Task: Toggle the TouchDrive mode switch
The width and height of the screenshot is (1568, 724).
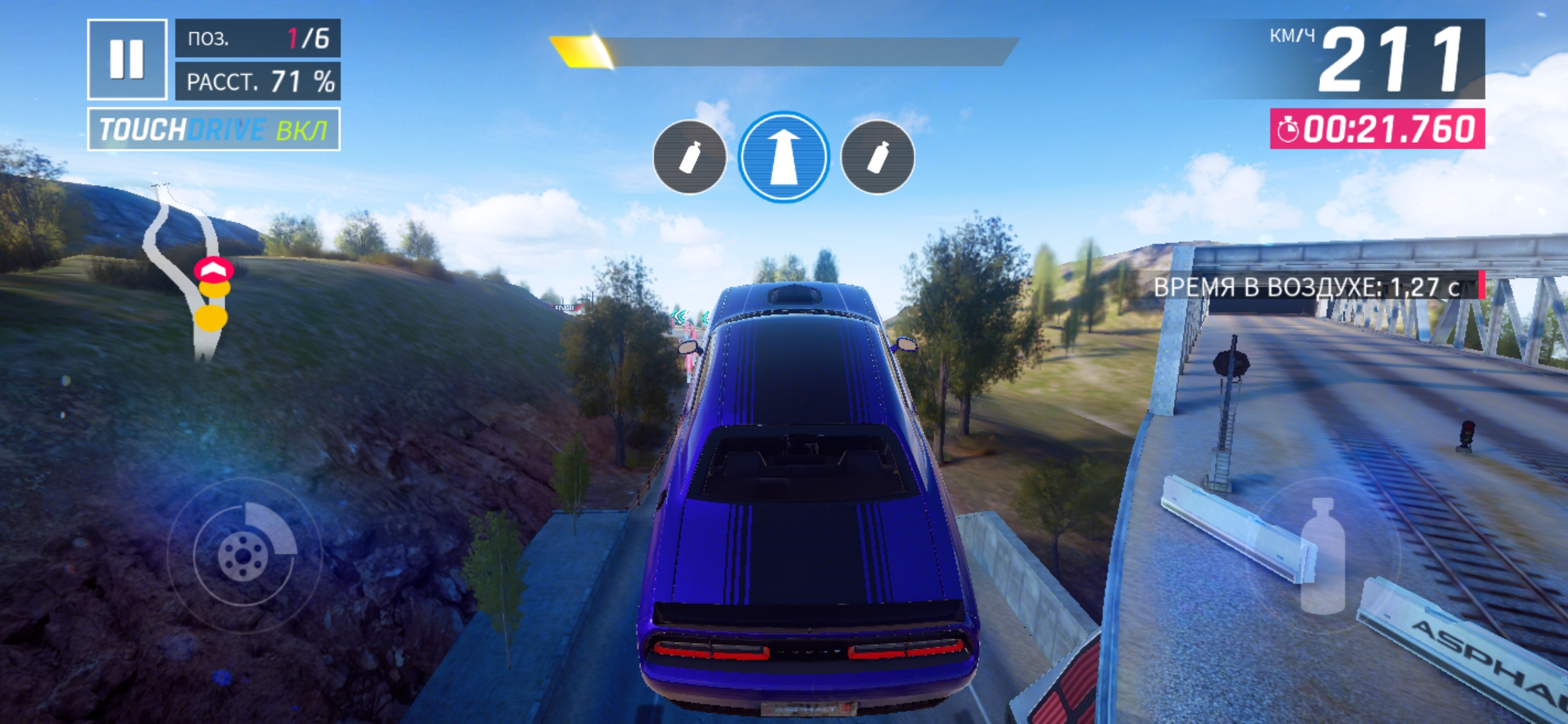Action: (x=214, y=129)
